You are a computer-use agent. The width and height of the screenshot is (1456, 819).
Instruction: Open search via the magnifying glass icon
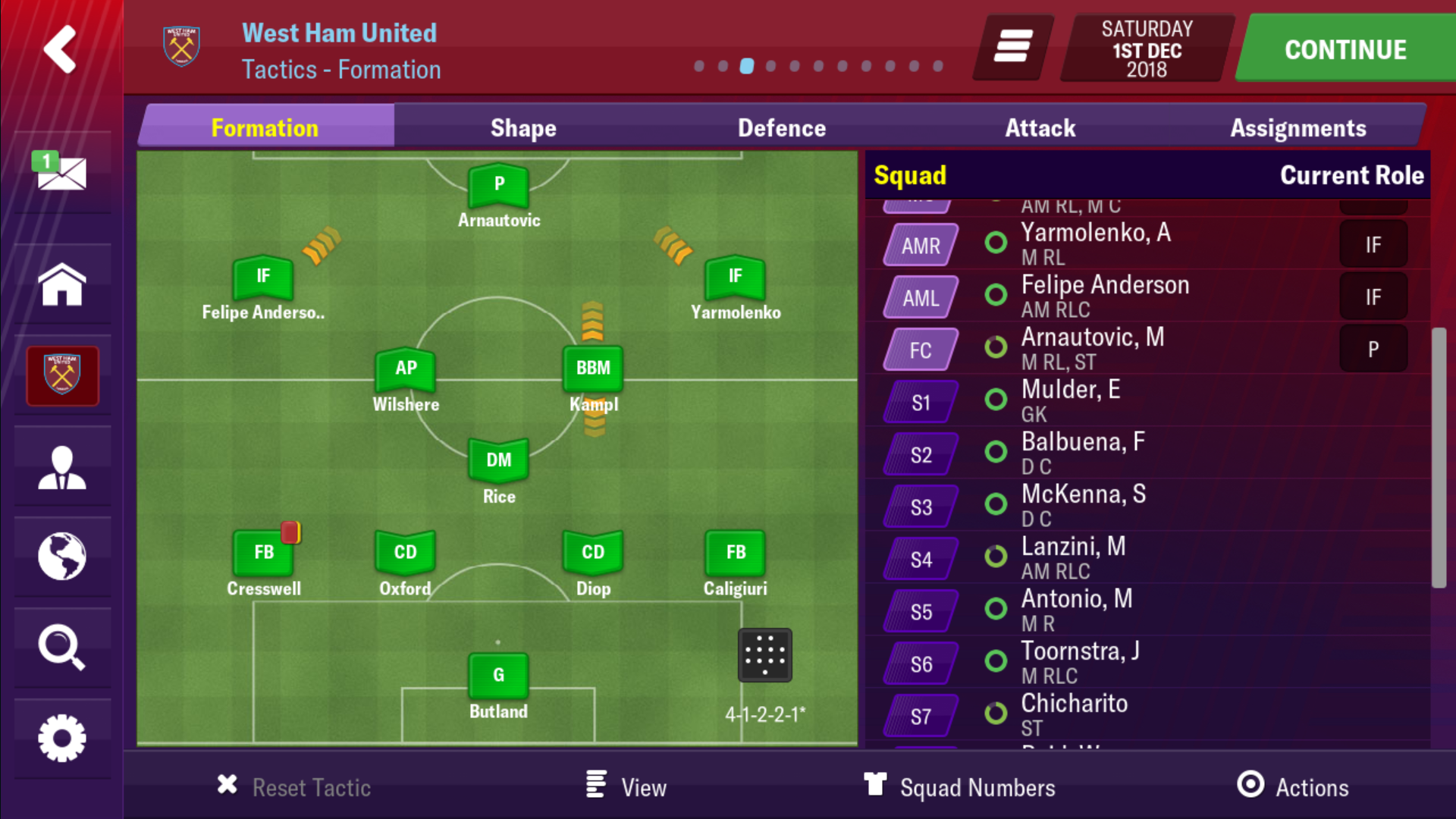click(x=62, y=647)
